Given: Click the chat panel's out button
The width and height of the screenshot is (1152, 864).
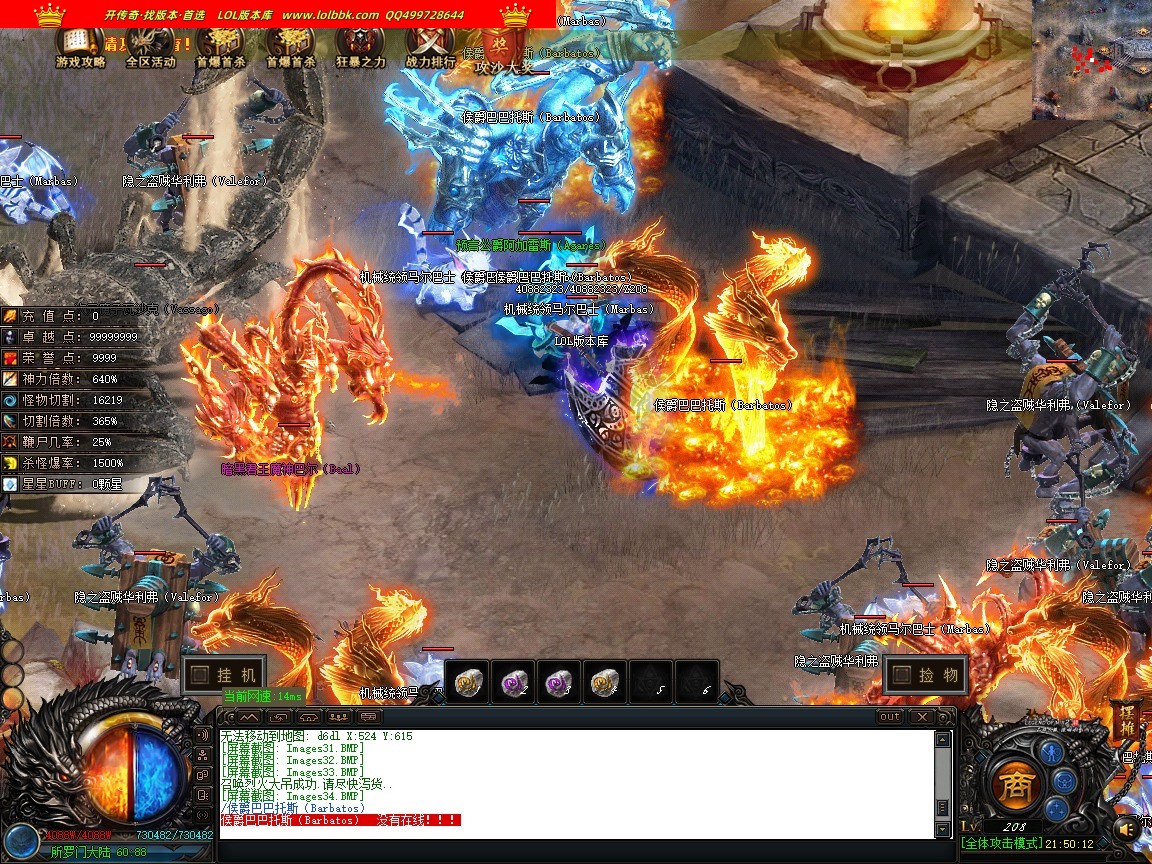Looking at the screenshot, I should click(889, 717).
